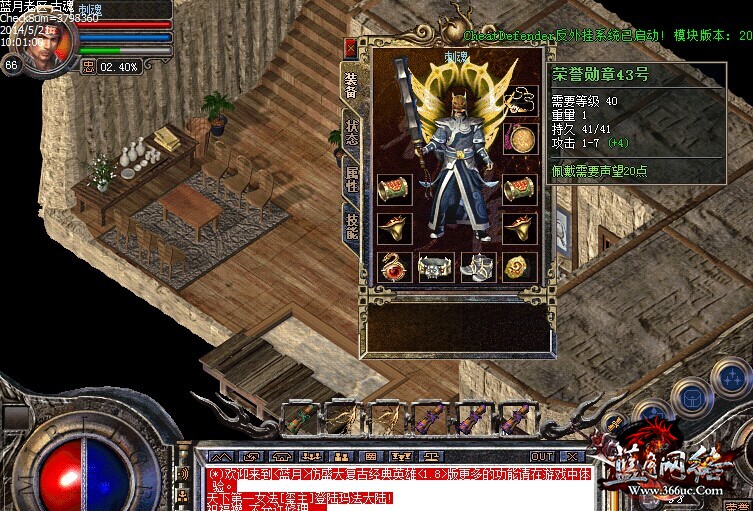Show the 技能 skills tab

point(351,227)
